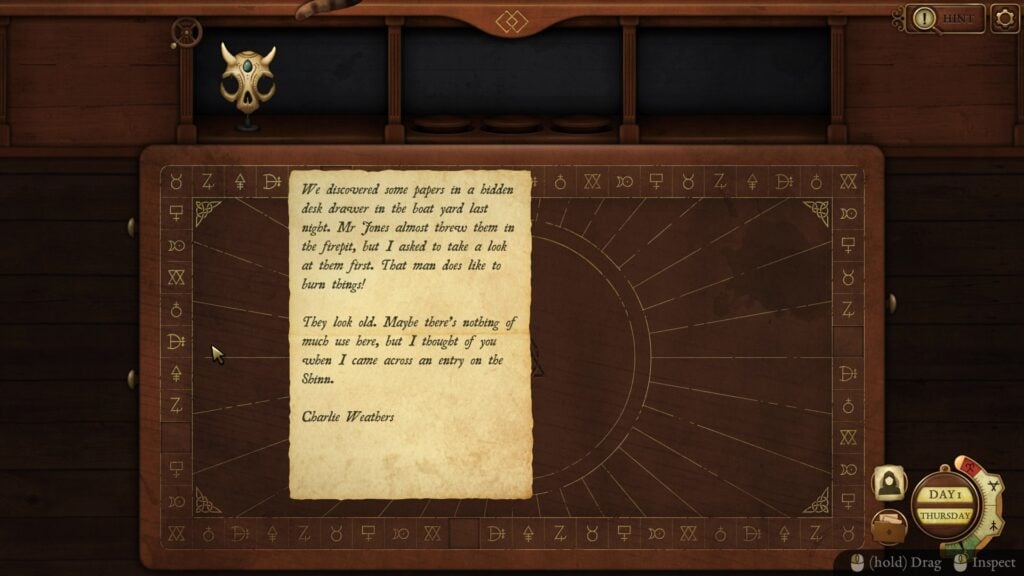1024x576 pixels.
Task: Open the hooded figure portrait icon
Action: [889, 485]
